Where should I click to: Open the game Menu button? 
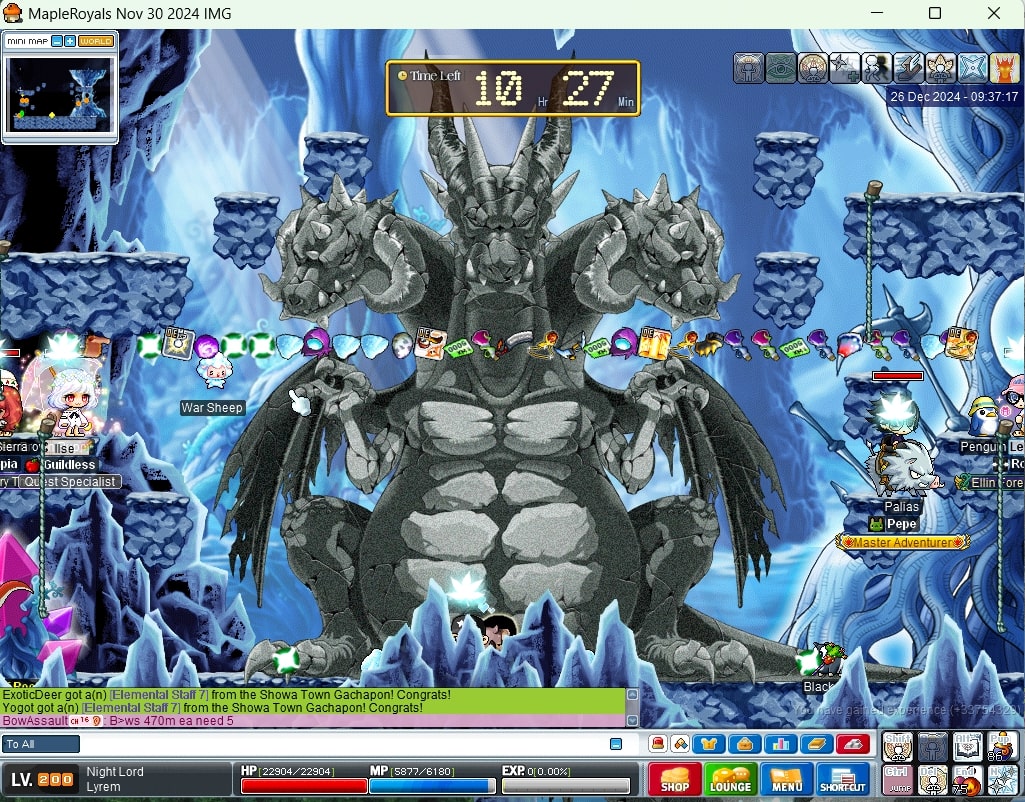(786, 779)
